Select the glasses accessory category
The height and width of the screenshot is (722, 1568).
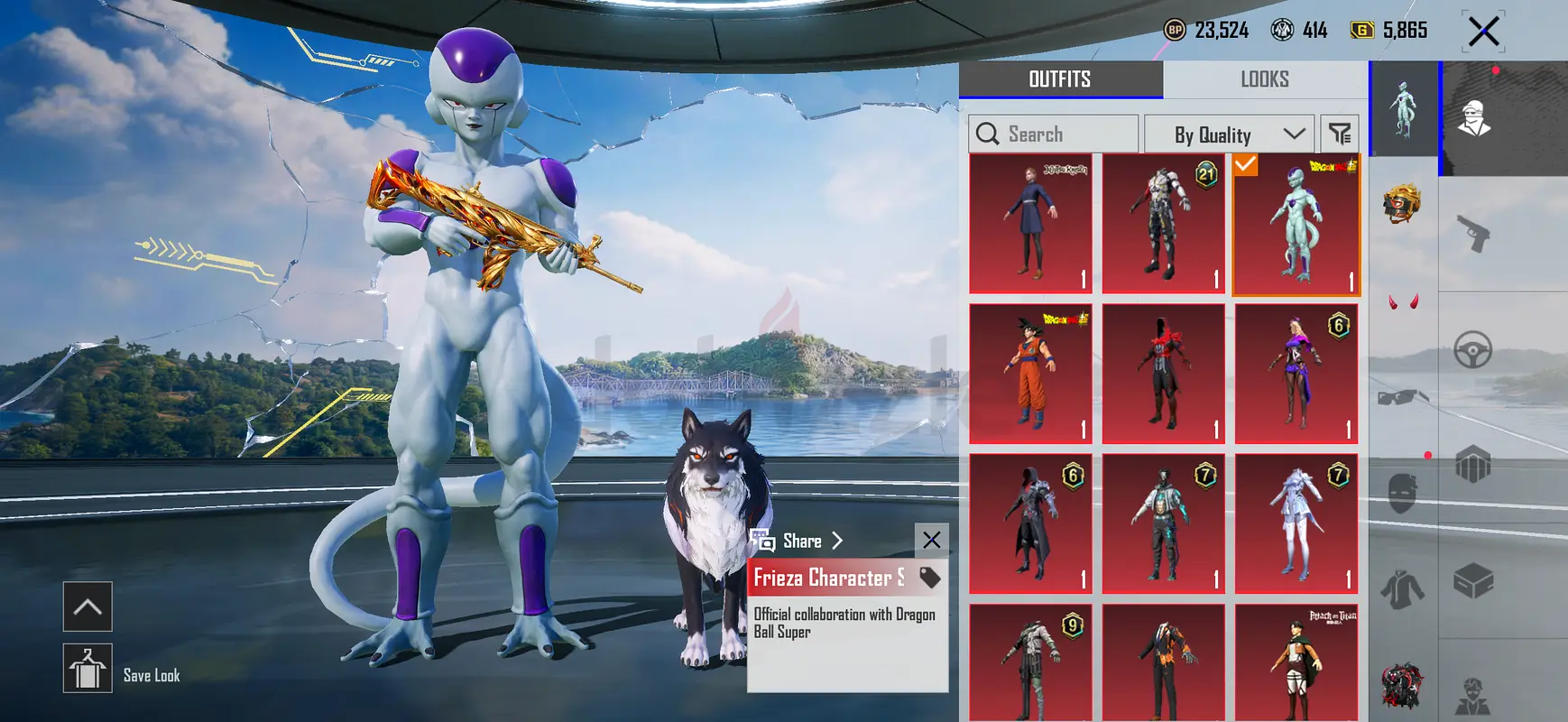tap(1402, 397)
